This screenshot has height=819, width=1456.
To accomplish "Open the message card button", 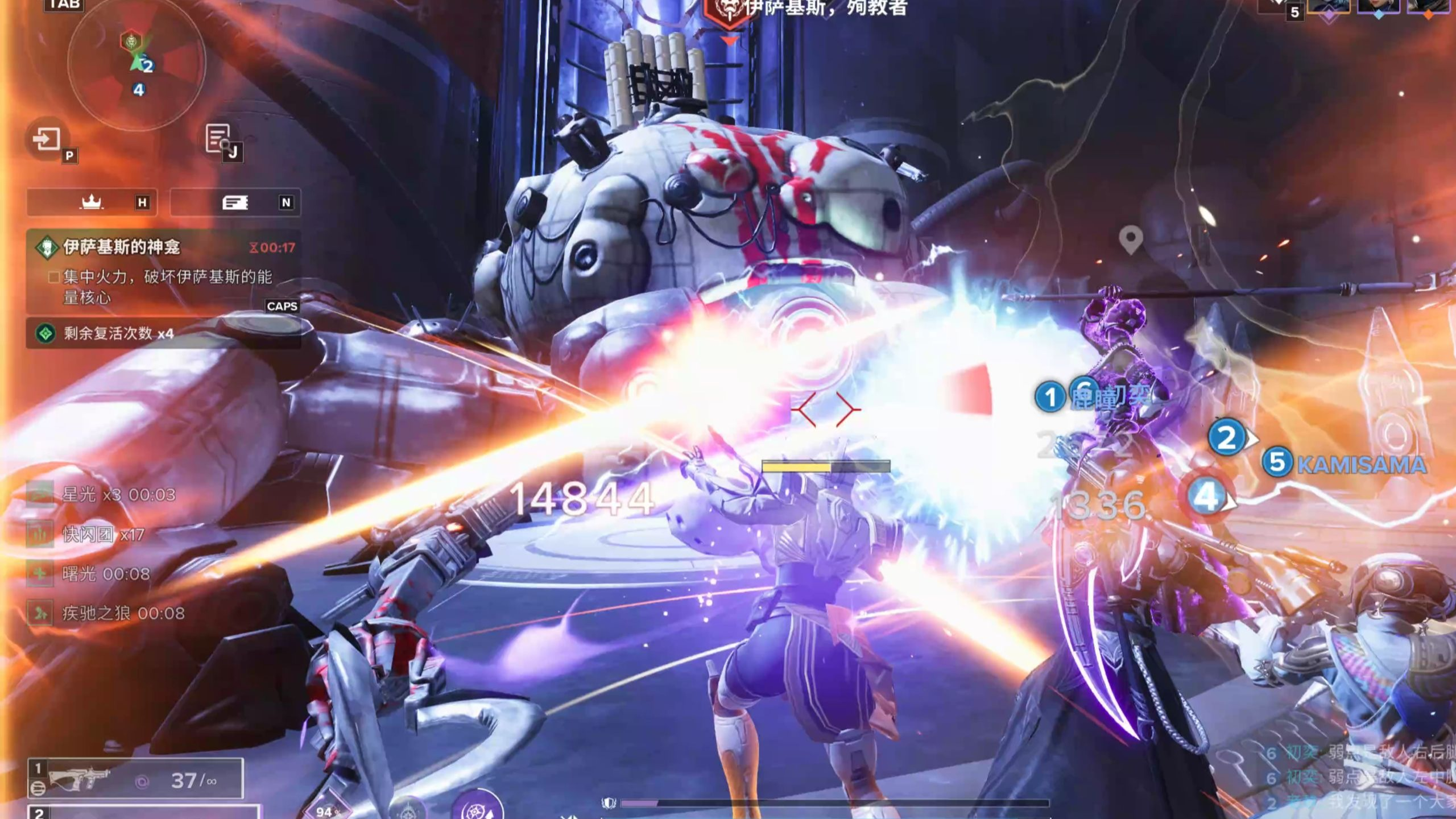I will coord(235,202).
